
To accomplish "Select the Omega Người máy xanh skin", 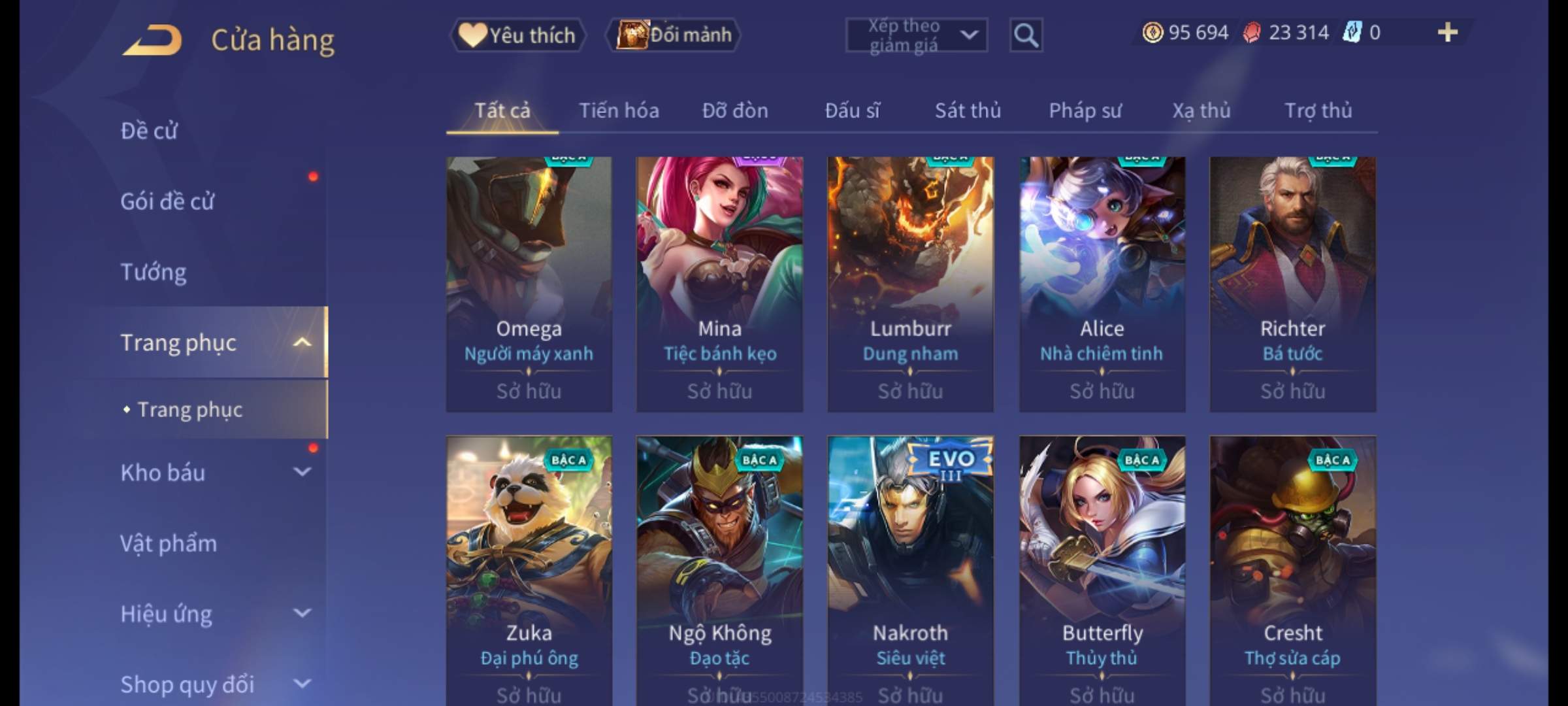I will tap(529, 284).
